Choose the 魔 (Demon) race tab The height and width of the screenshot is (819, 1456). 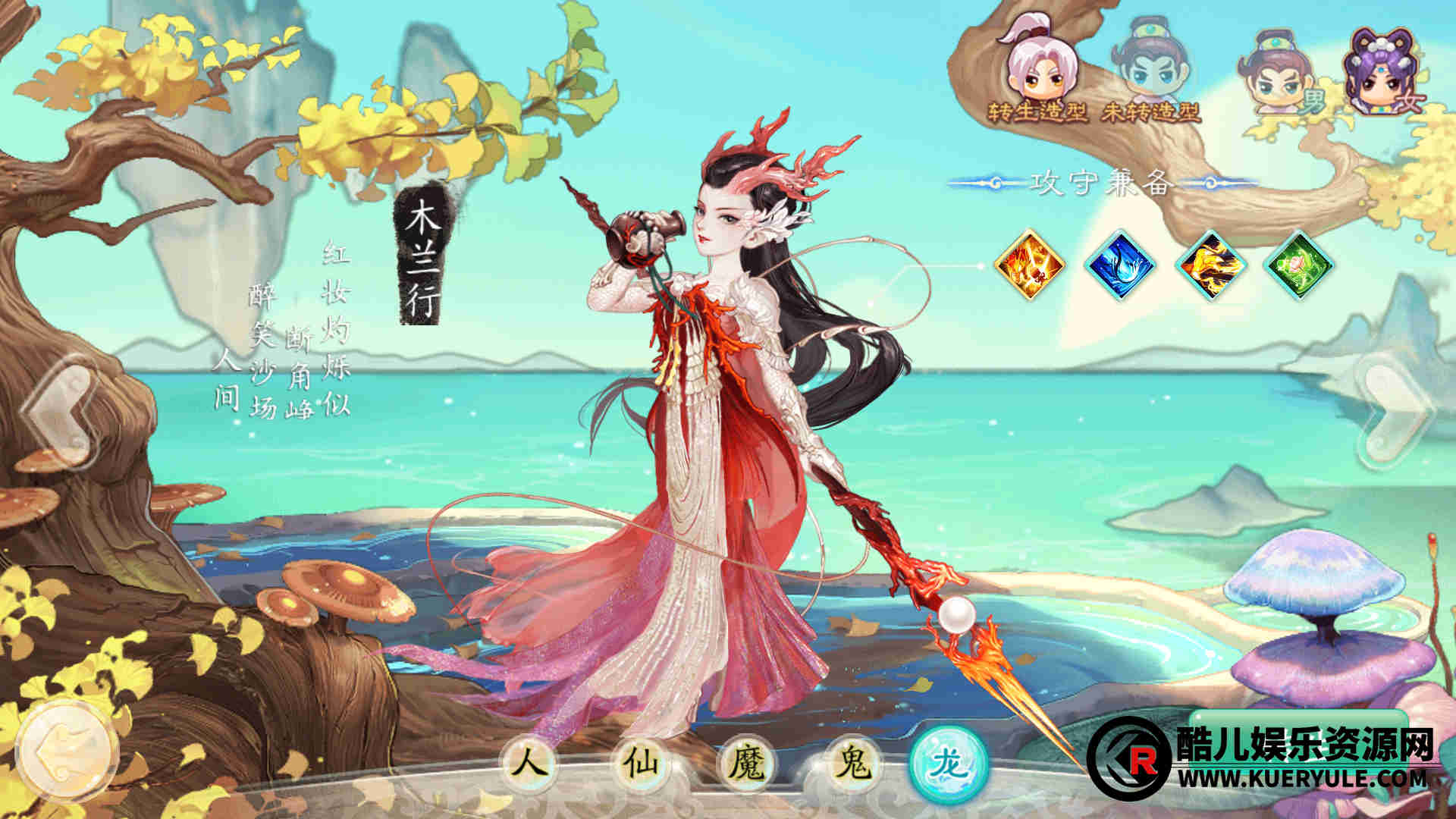coord(746,762)
